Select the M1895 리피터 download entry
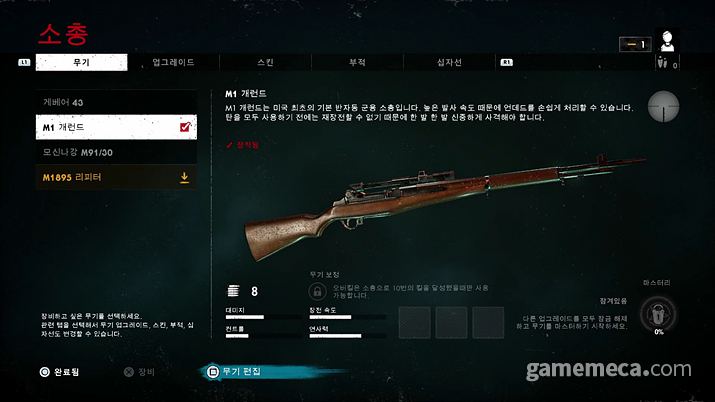This screenshot has height=402, width=715. (115, 177)
